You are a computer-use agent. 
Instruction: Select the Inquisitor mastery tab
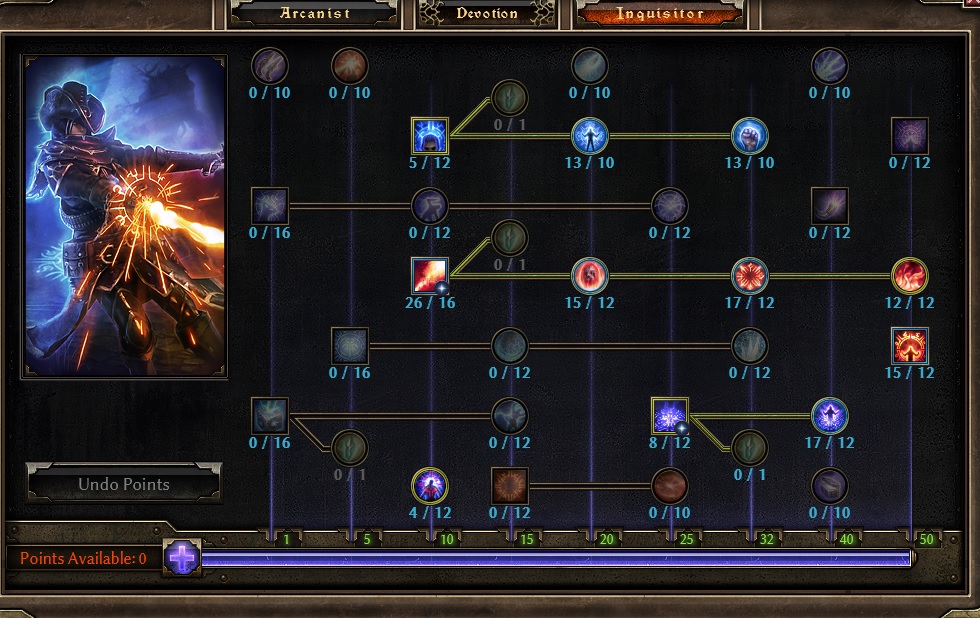pyautogui.click(x=660, y=13)
